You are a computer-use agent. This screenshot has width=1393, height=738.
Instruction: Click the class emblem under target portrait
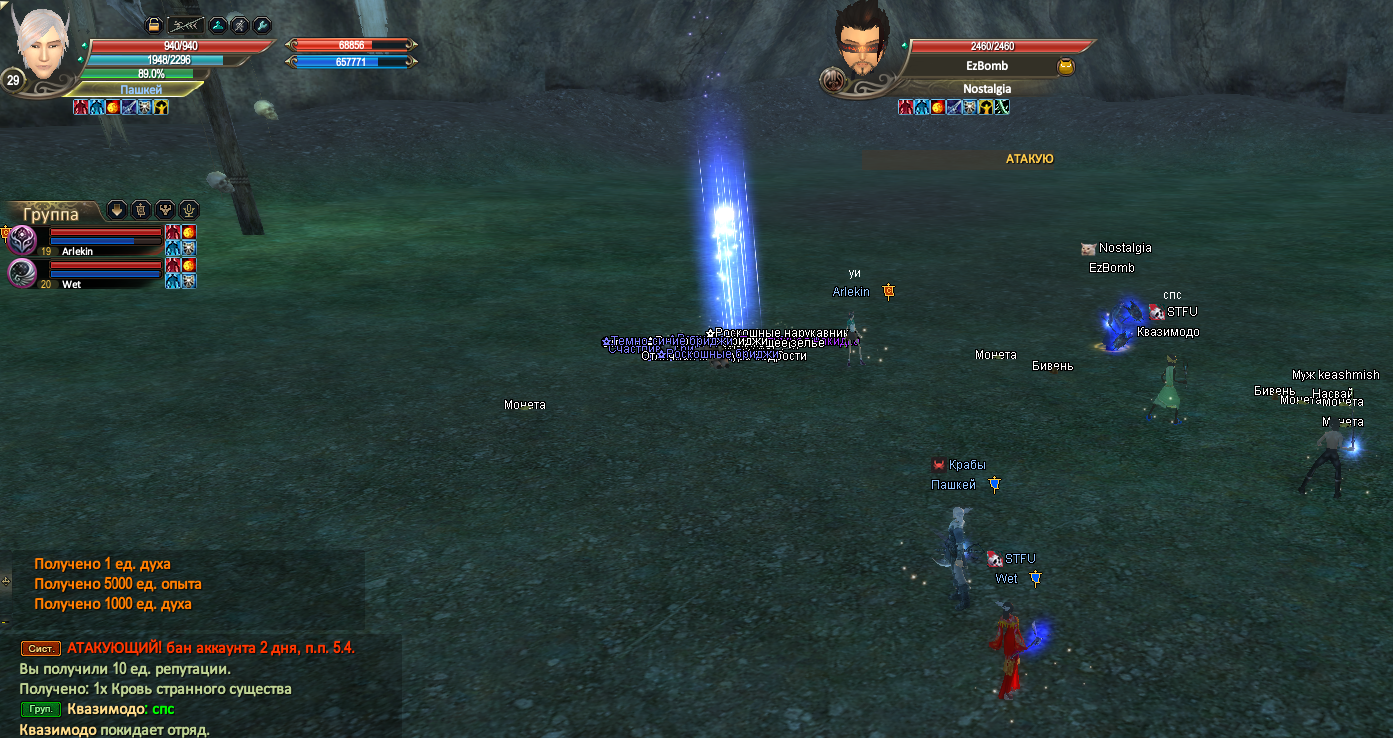[x=831, y=80]
